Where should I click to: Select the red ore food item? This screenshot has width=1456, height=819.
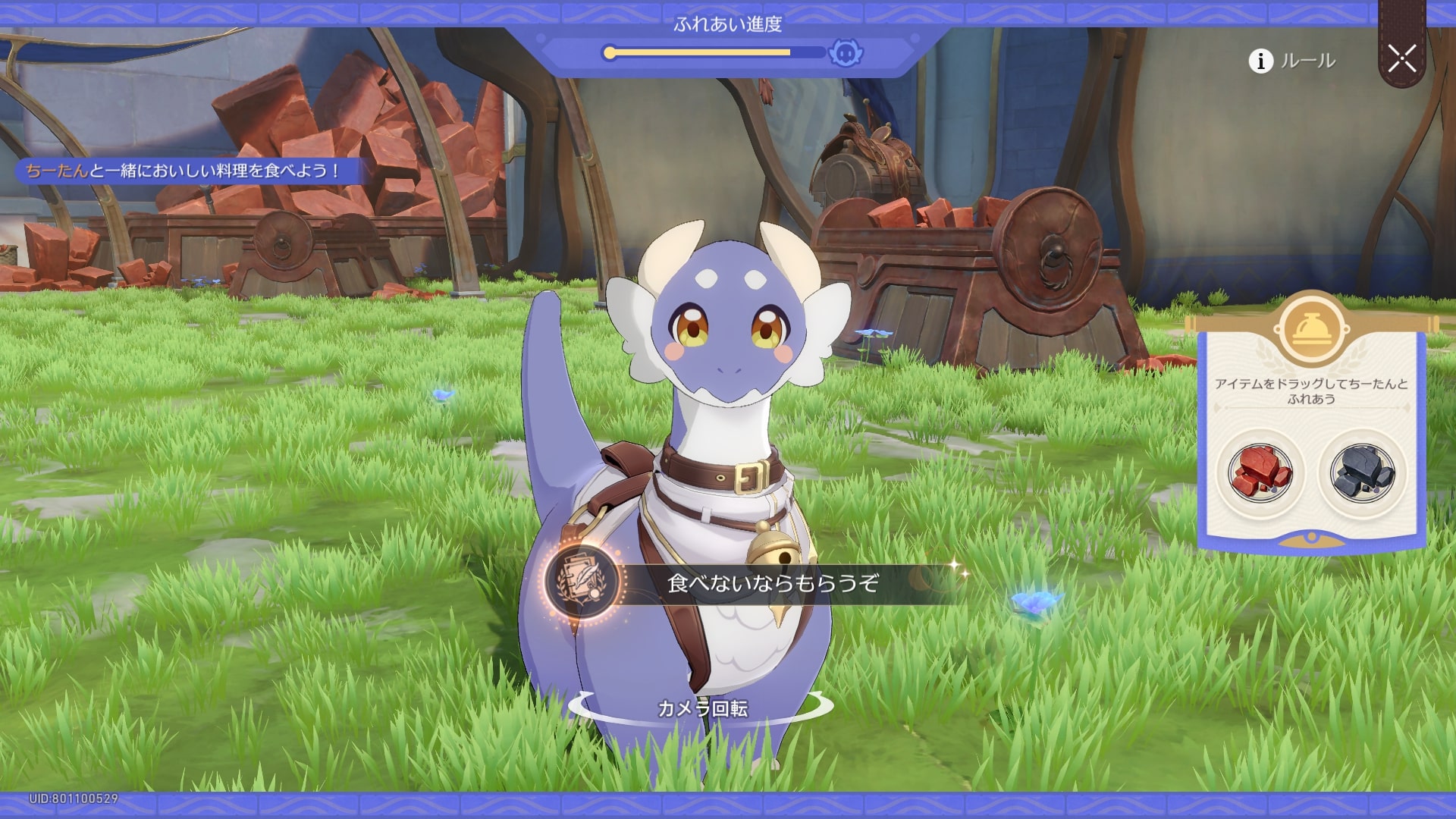coord(1260,473)
